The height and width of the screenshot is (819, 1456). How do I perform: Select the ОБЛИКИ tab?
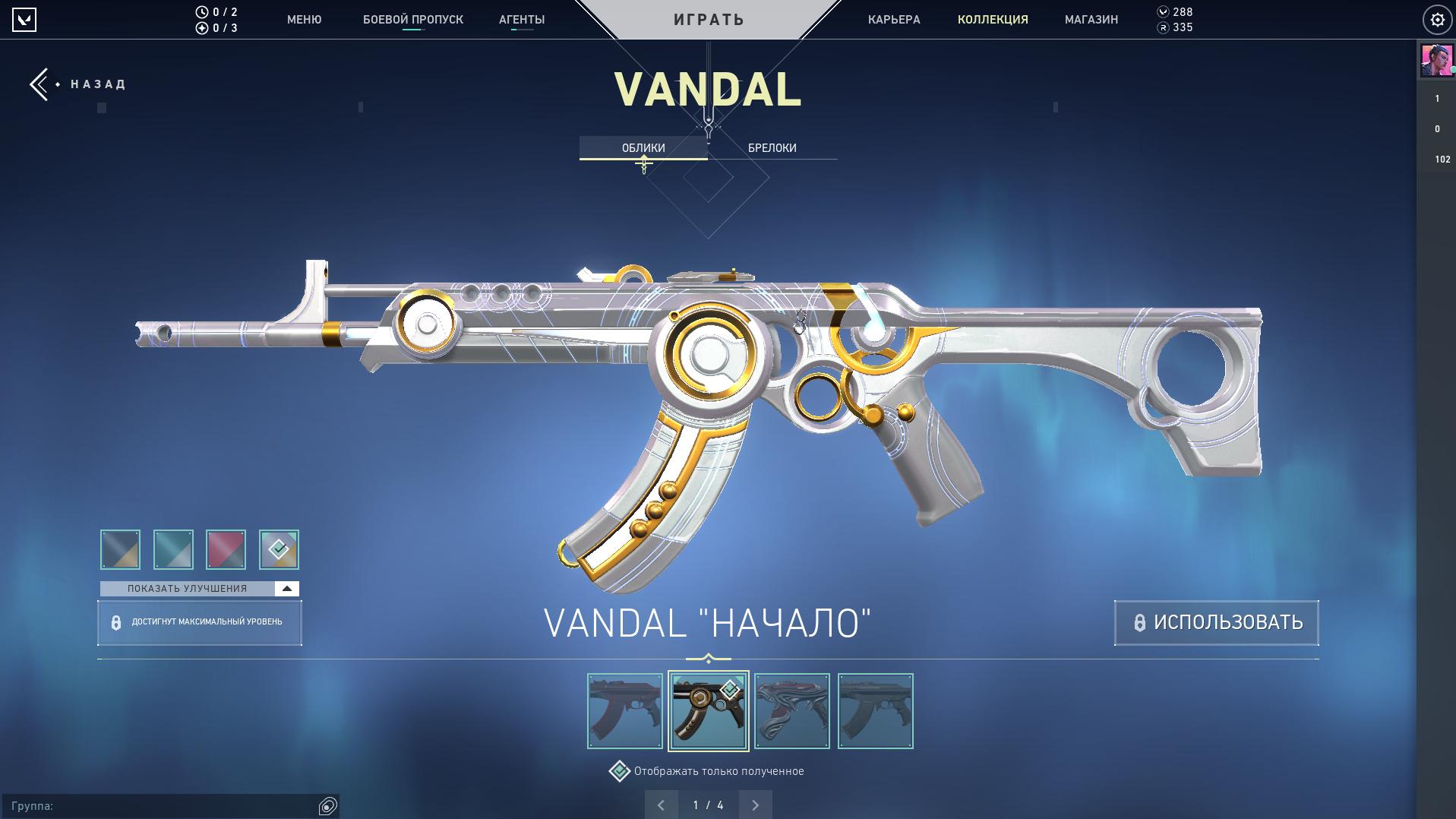click(643, 148)
